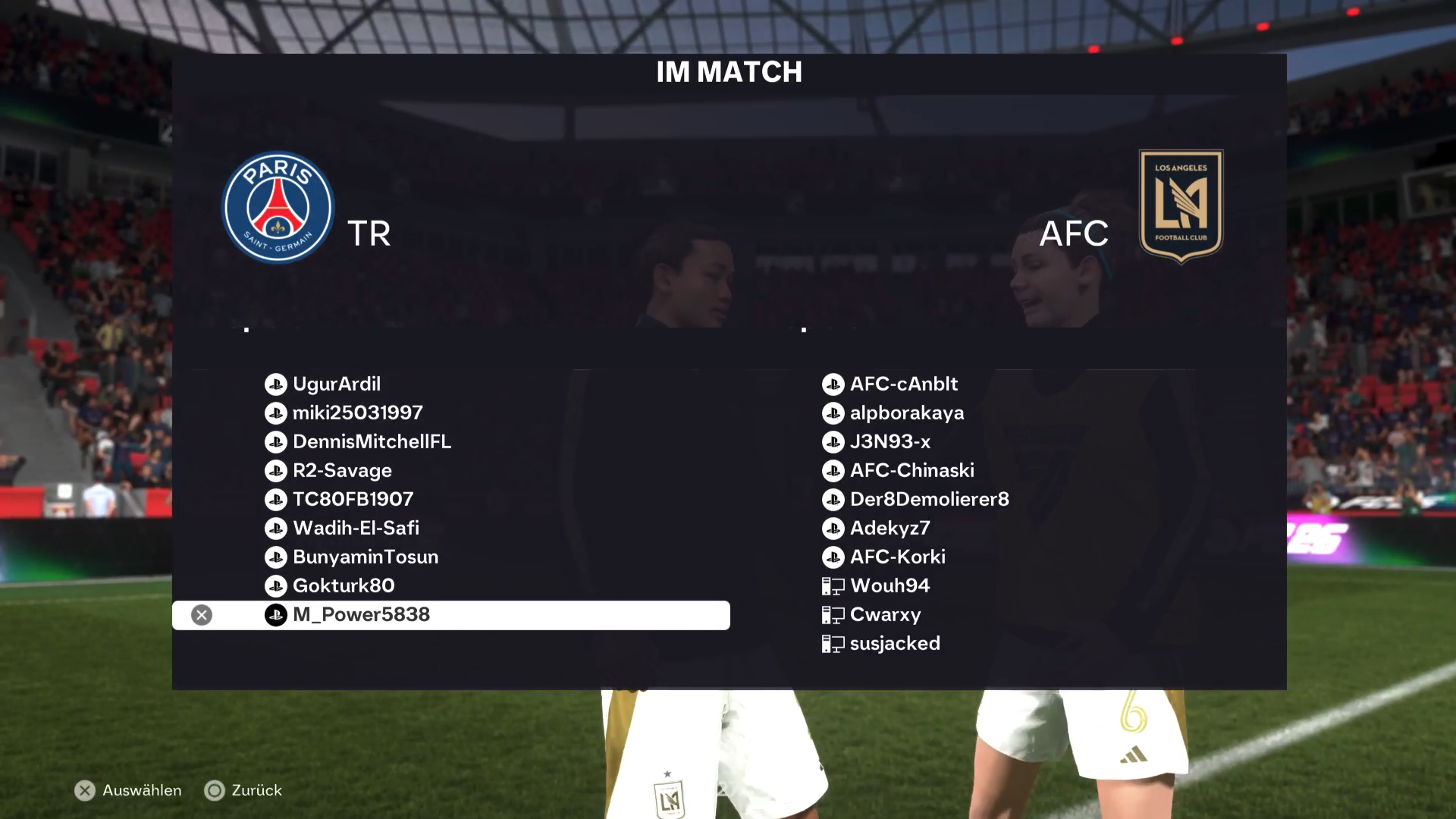Choose Der8Demolierer8 from the list

coord(929,500)
